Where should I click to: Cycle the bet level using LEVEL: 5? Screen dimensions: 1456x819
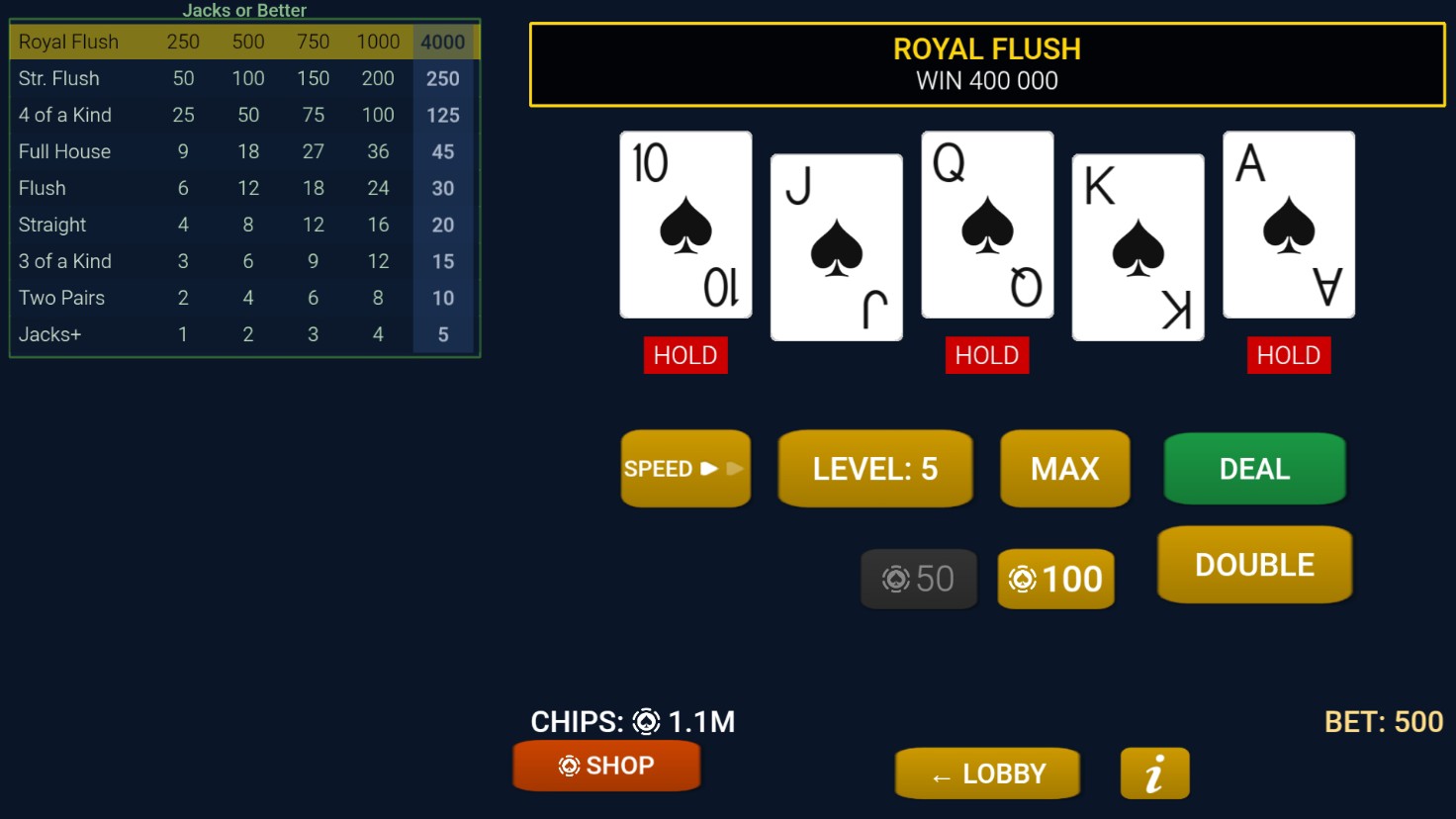(874, 468)
